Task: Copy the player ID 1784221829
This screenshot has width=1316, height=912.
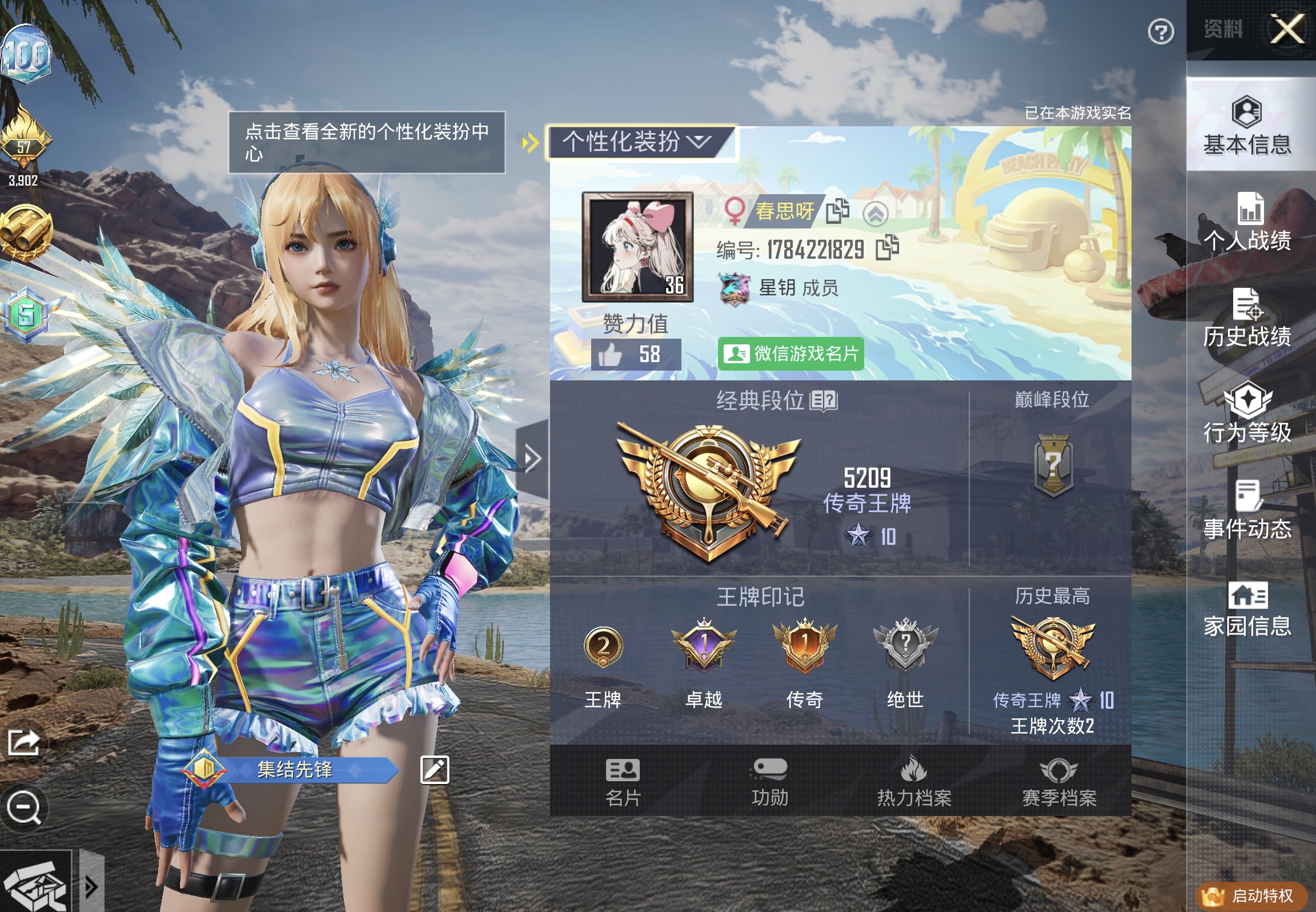Action: pos(888,247)
